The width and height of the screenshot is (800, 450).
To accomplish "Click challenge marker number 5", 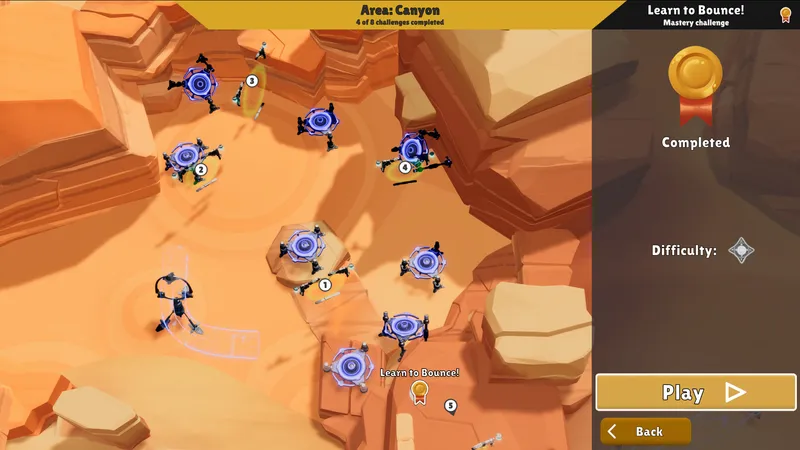I will click(451, 405).
